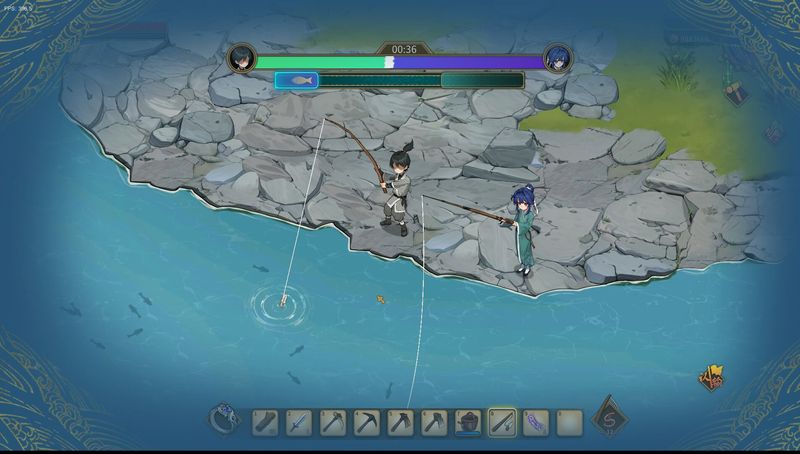Select the cooking pot slot
Image resolution: width=800 pixels, height=454 pixels.
468,422
